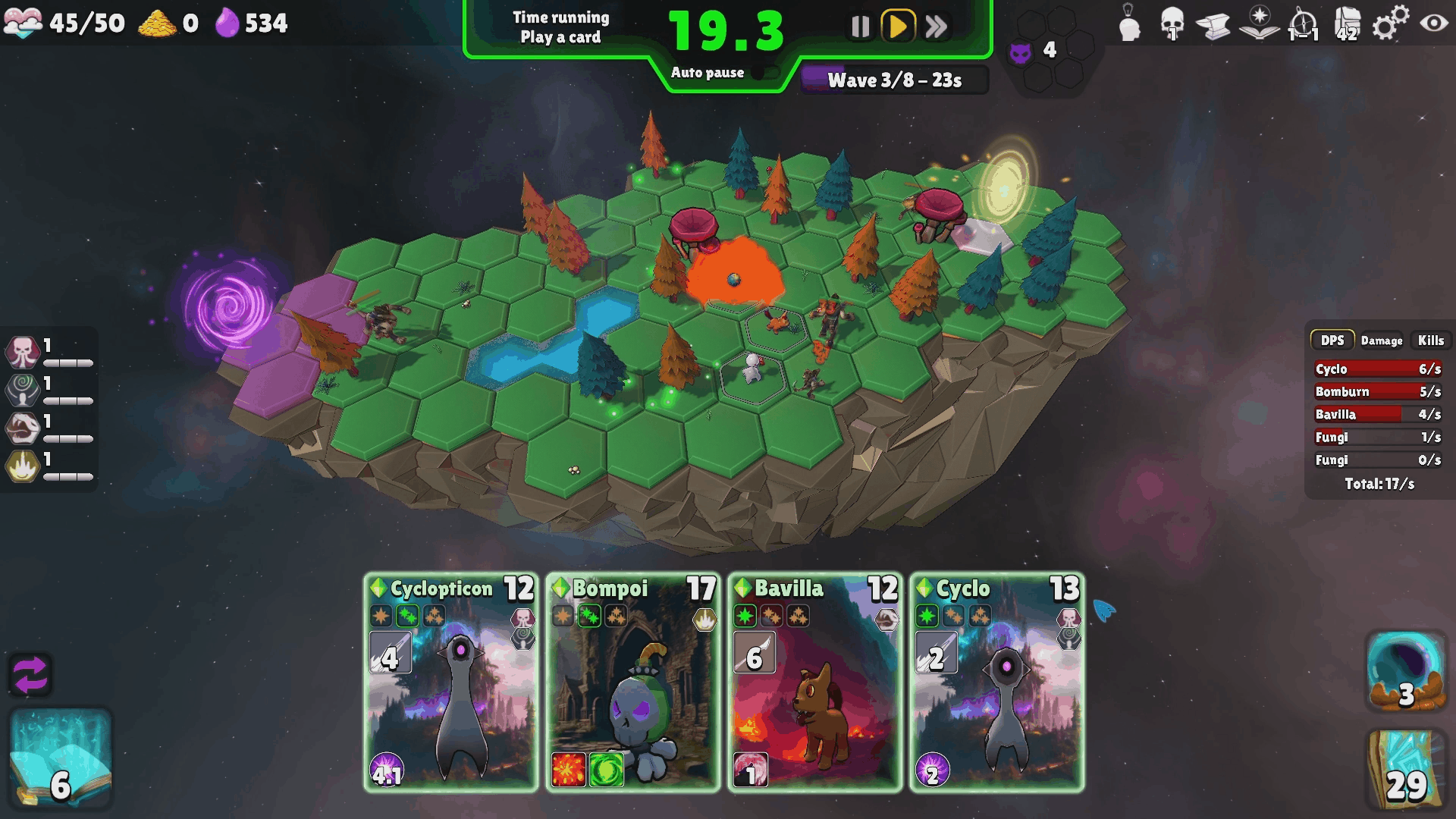Pause the game timer
Screen dimensions: 1456x819
pos(860,27)
